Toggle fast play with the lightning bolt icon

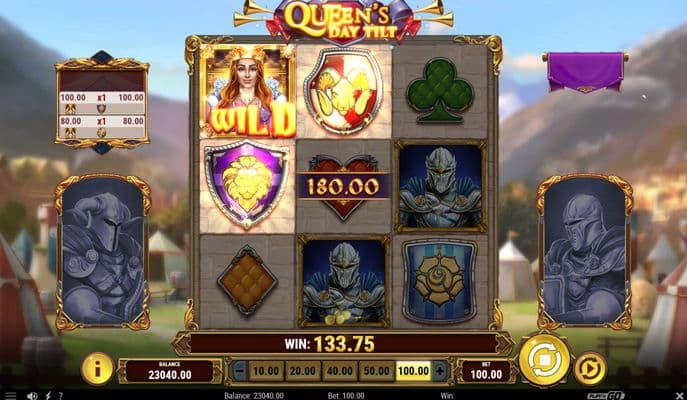pos(47,395)
